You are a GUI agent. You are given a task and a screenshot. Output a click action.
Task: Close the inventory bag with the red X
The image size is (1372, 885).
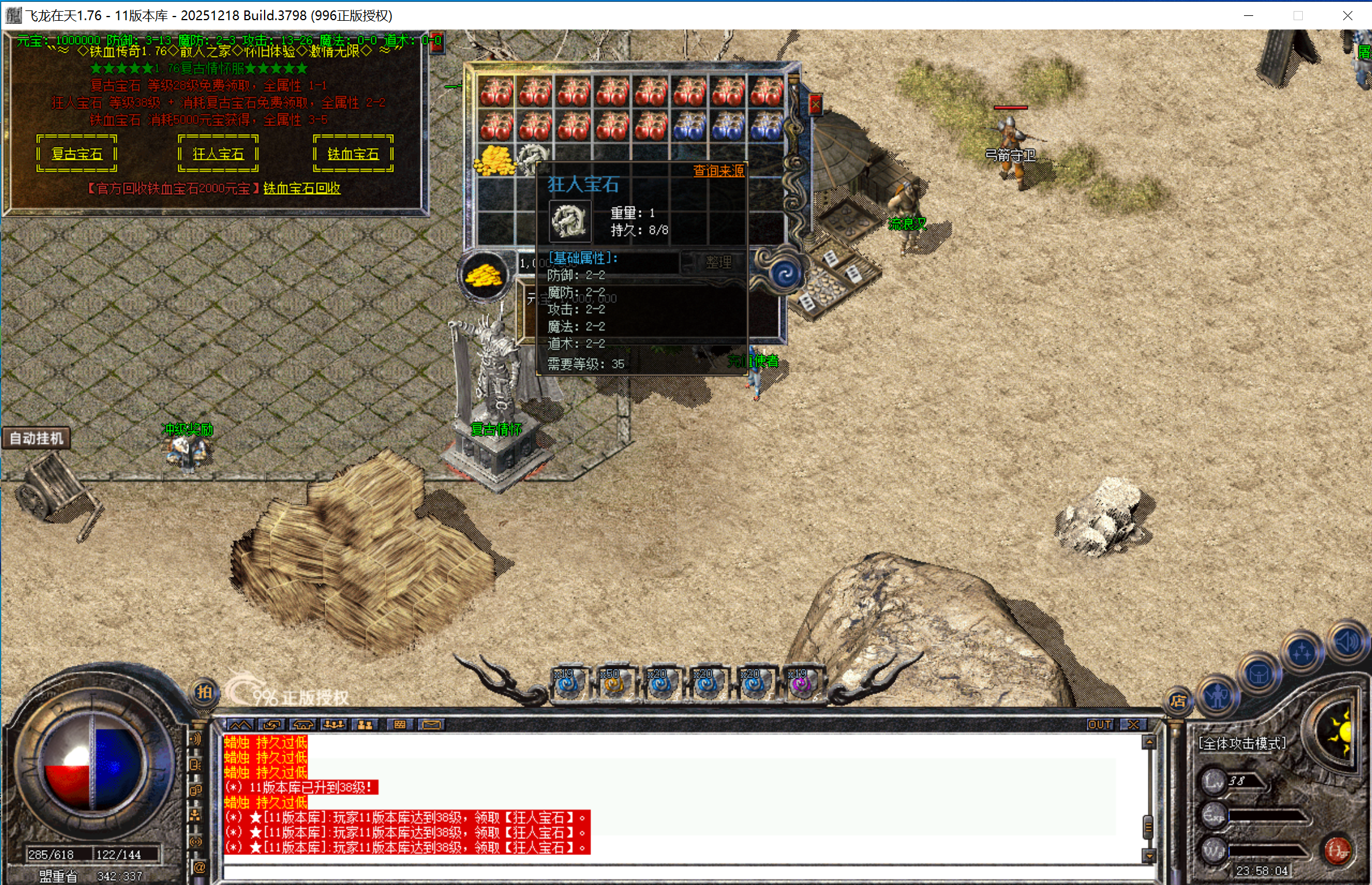pos(815,105)
